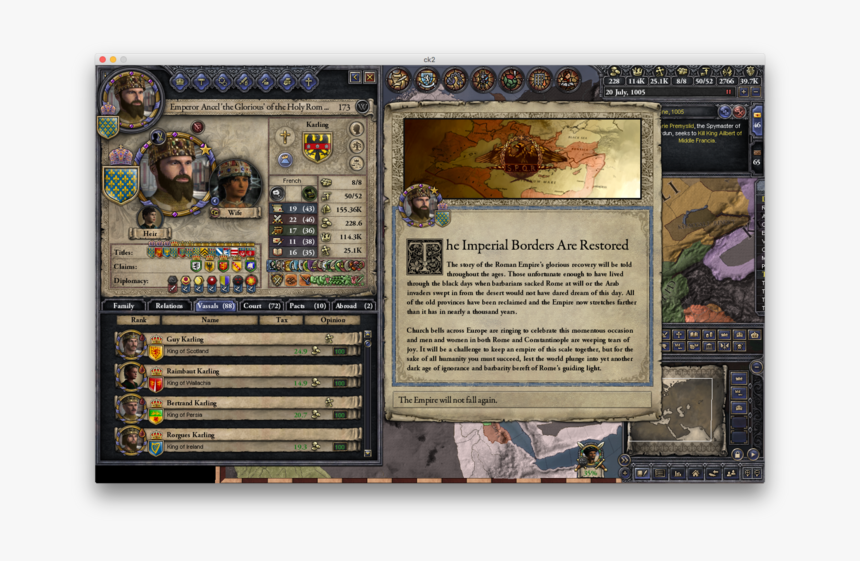Switch to the Family tab
Viewport: 860px width, 561px height.
pos(123,305)
